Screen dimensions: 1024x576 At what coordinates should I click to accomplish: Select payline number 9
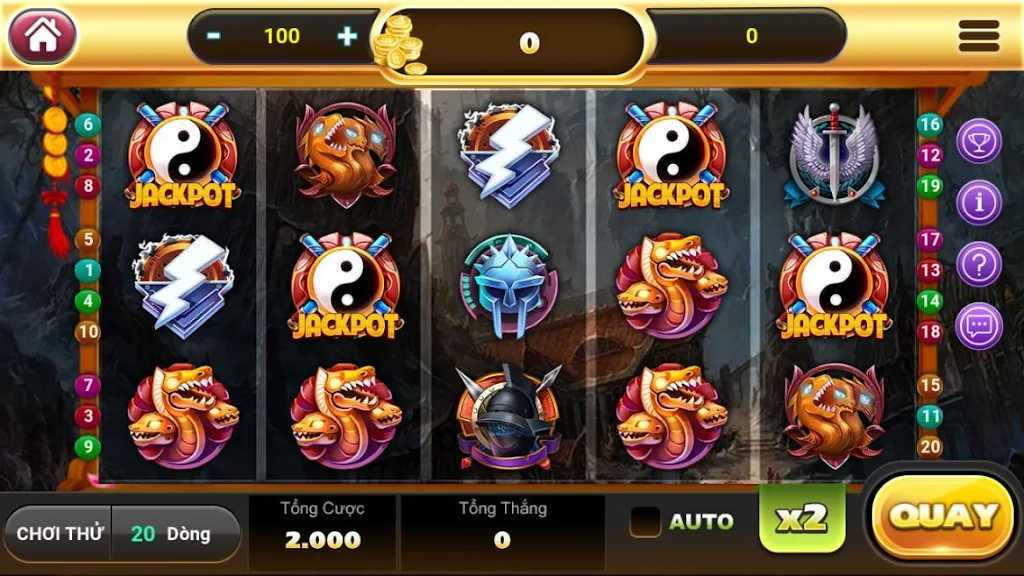pos(88,447)
